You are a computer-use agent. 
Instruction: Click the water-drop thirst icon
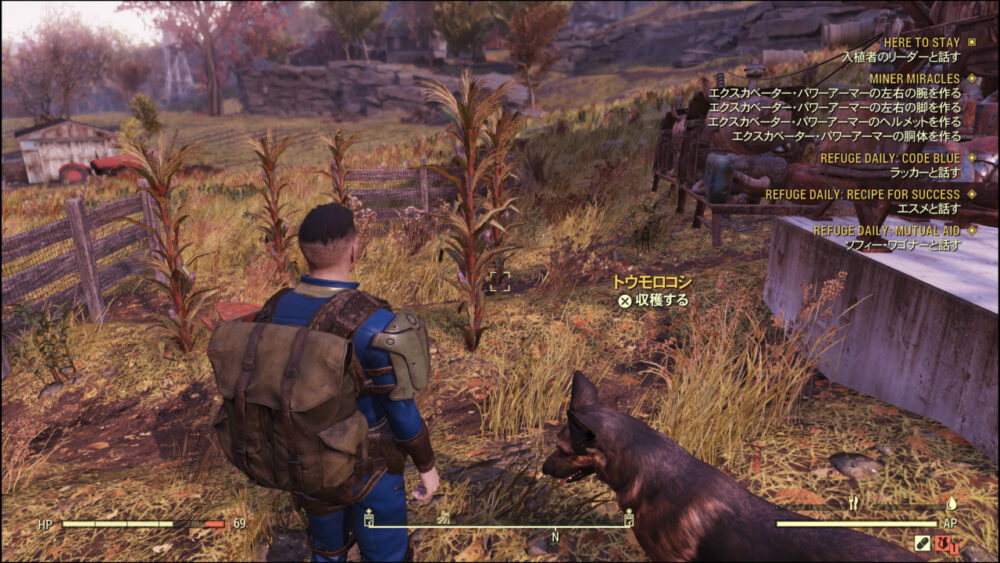point(951,504)
